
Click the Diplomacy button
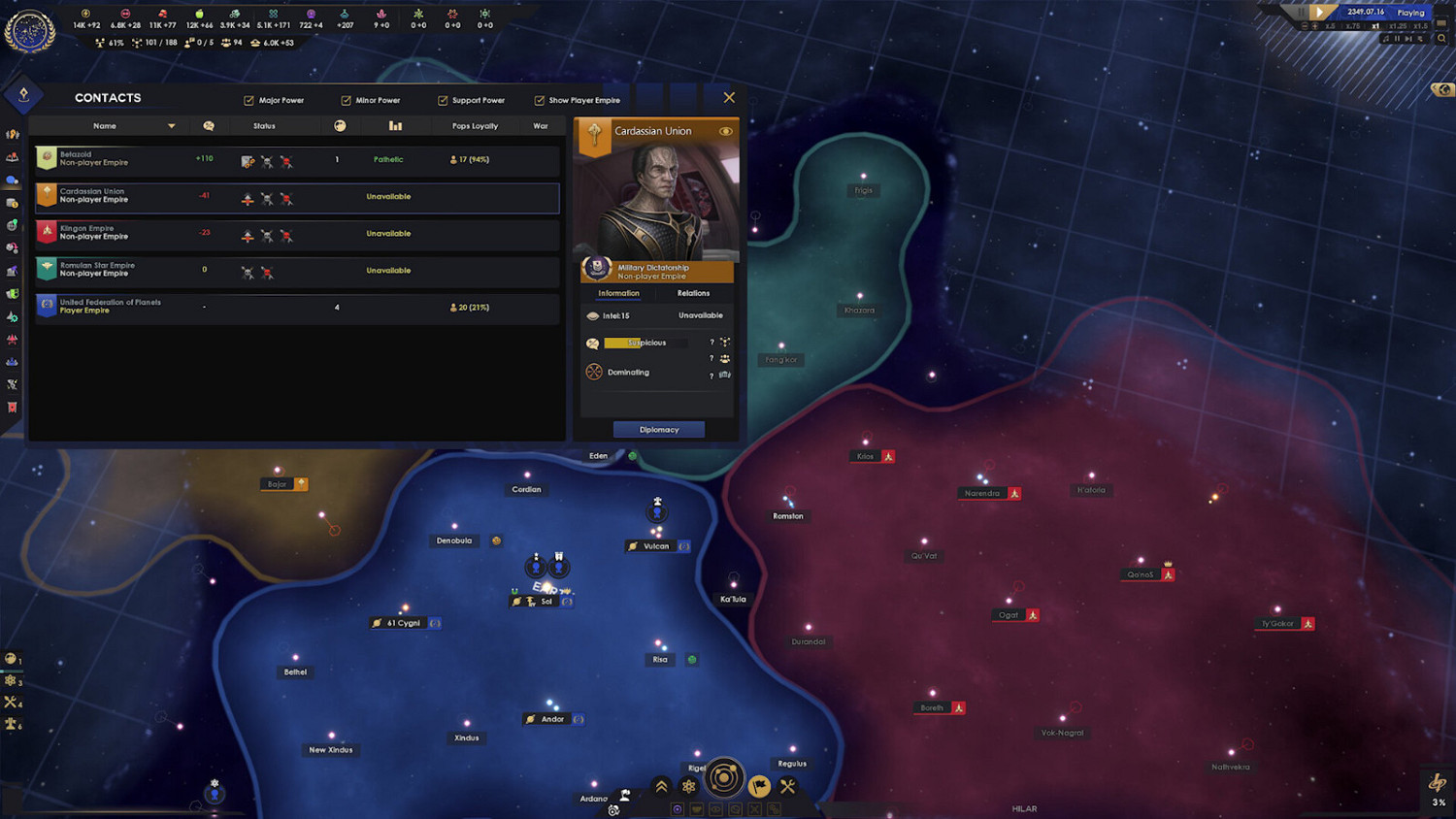pos(659,429)
